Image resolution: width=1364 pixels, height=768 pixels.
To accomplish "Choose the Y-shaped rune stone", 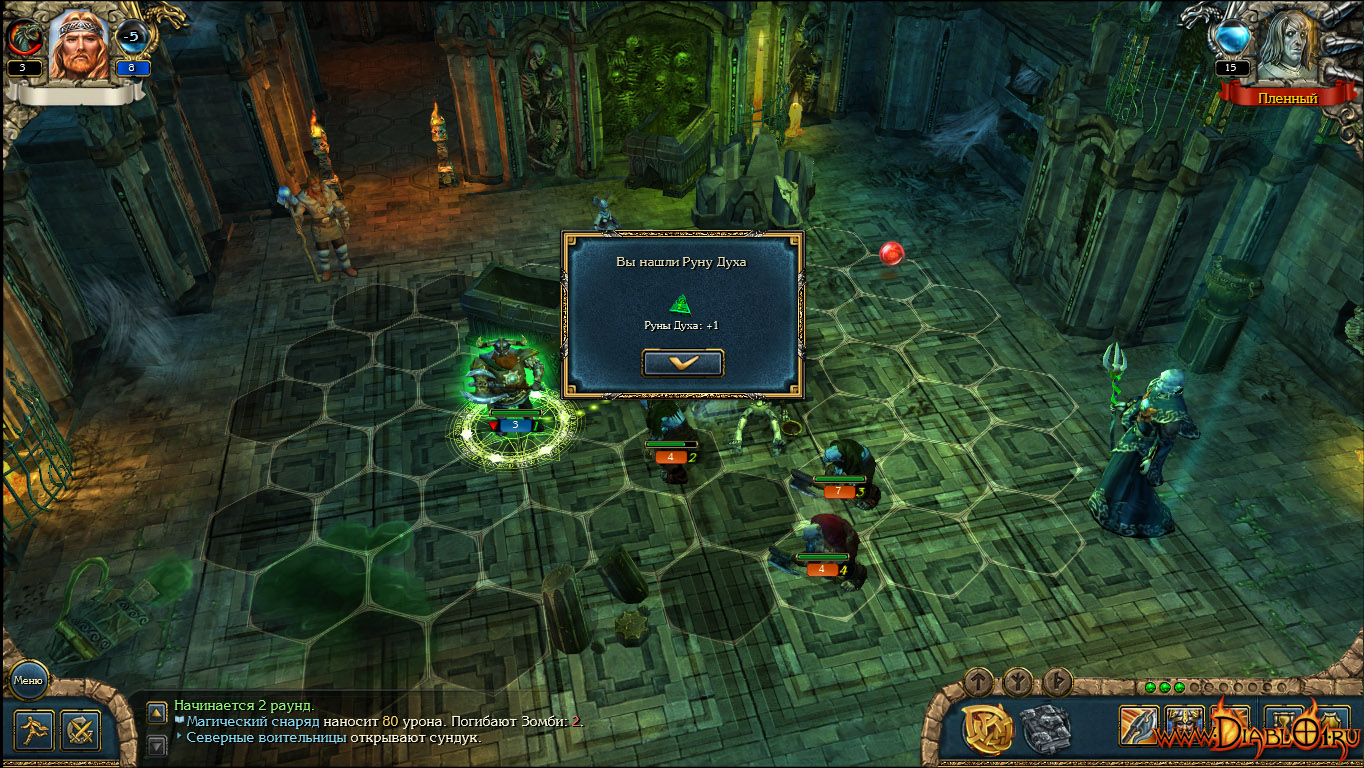I will pos(1018,682).
